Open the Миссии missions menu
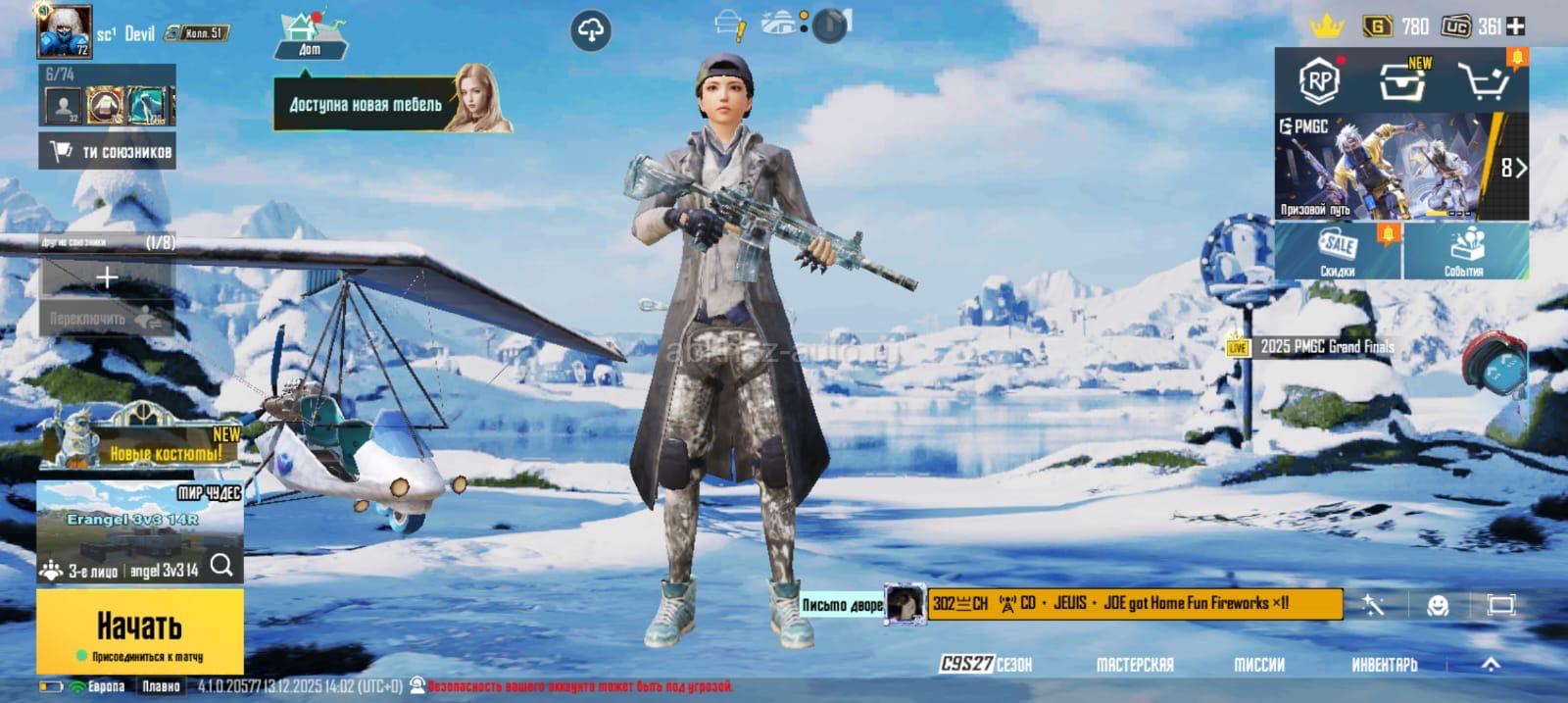This screenshot has height=703, width=1568. pos(1259,664)
